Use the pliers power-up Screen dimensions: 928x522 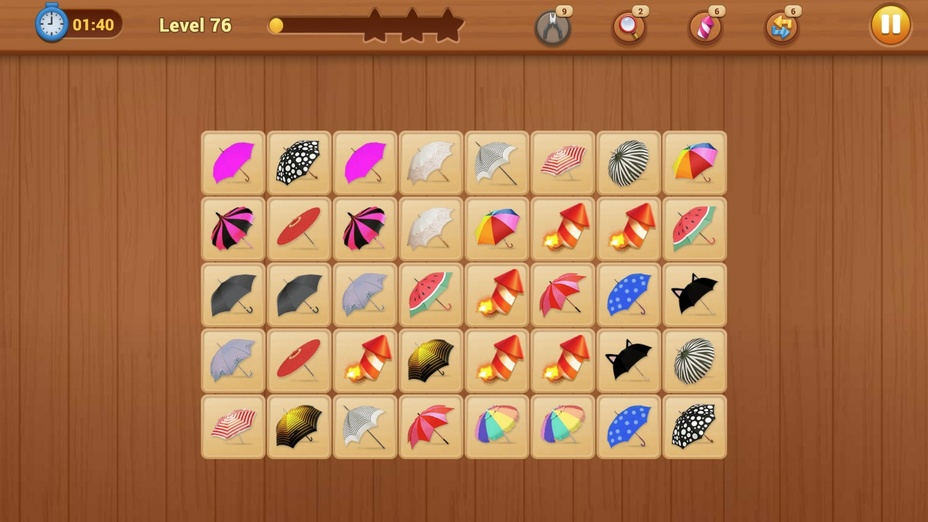552,27
